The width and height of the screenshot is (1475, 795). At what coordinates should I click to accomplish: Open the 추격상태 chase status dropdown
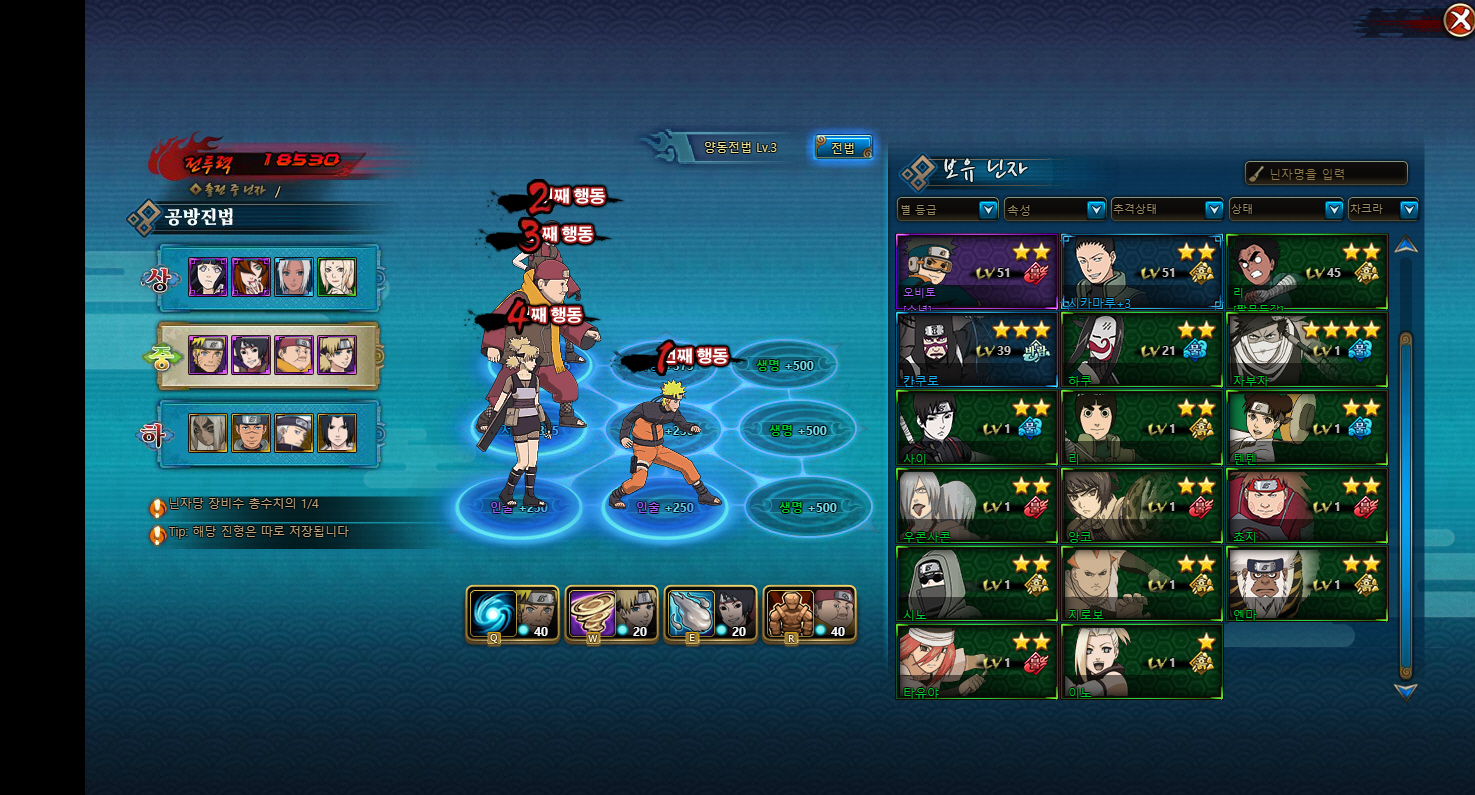(1166, 209)
